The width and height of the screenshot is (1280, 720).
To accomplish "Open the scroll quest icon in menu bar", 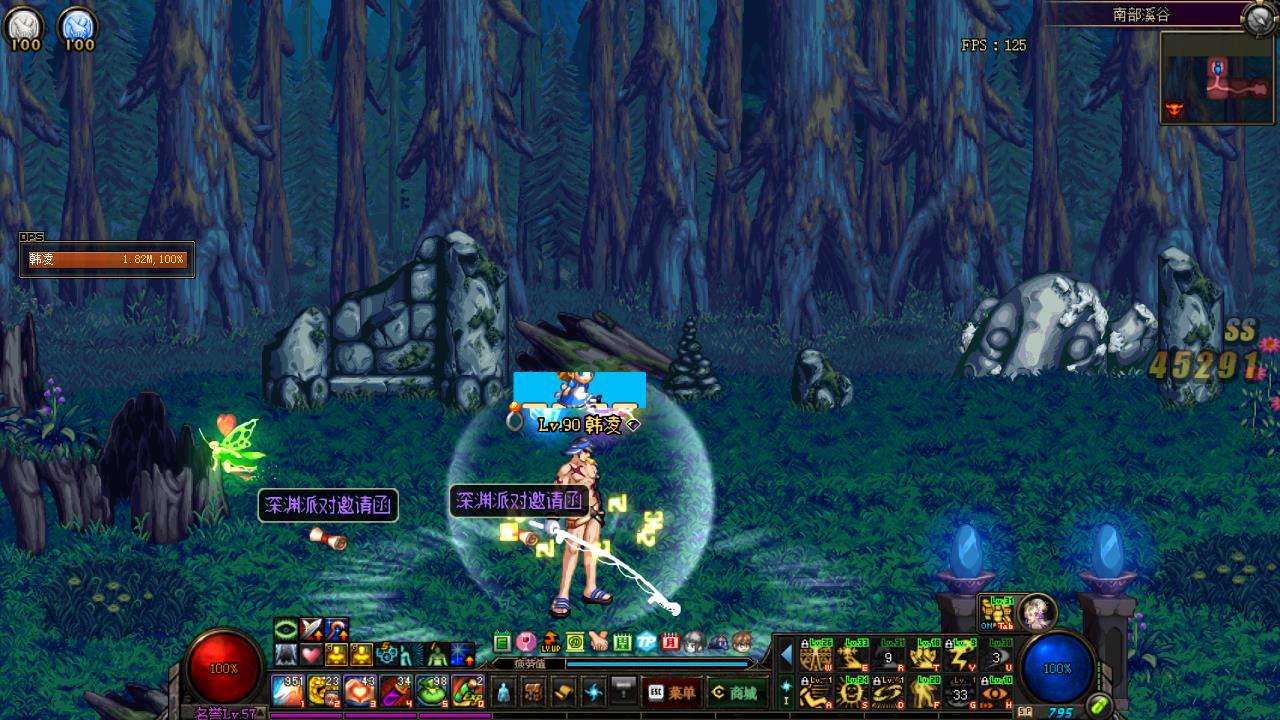I will coord(564,692).
